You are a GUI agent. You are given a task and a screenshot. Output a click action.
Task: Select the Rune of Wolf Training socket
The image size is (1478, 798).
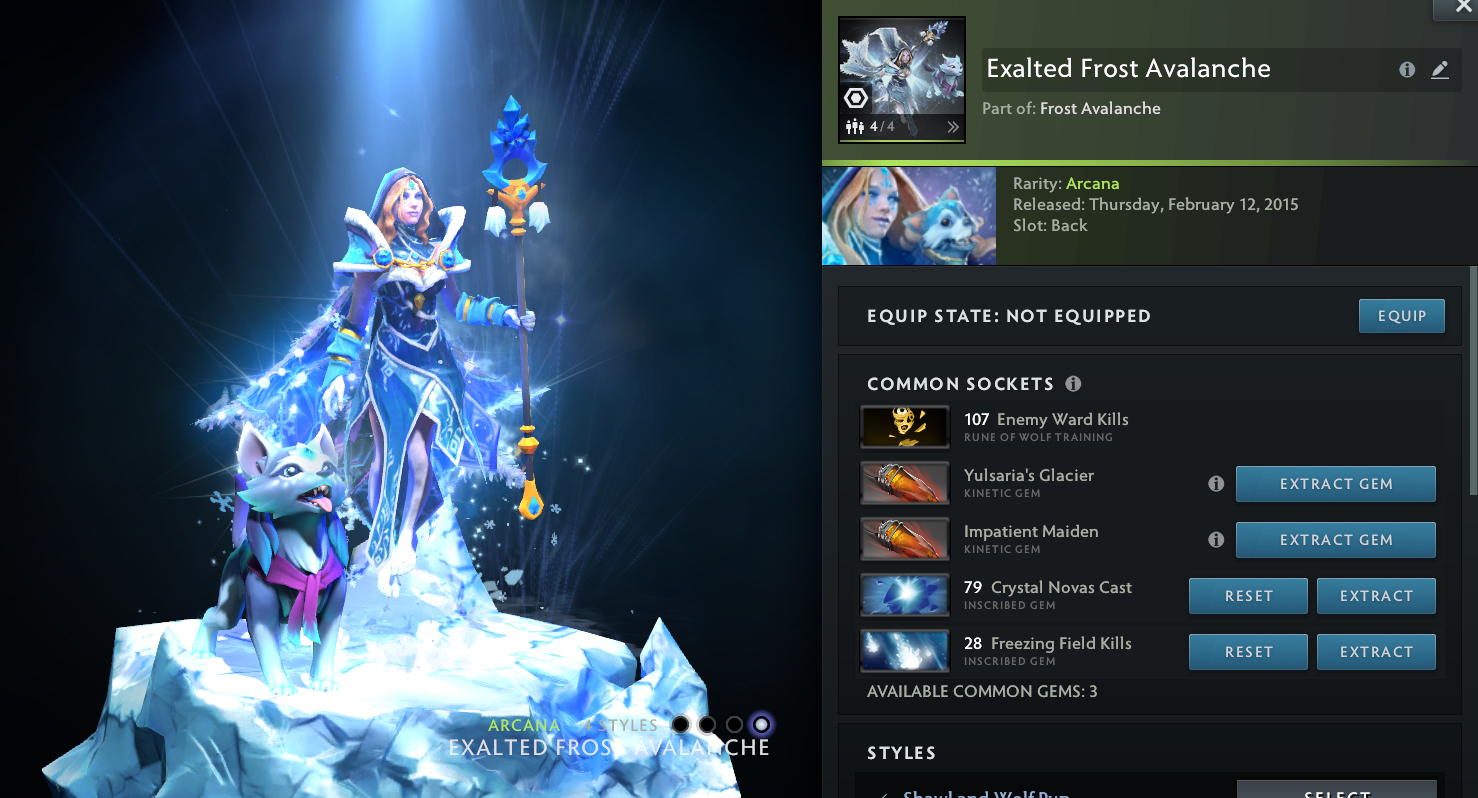click(x=905, y=428)
